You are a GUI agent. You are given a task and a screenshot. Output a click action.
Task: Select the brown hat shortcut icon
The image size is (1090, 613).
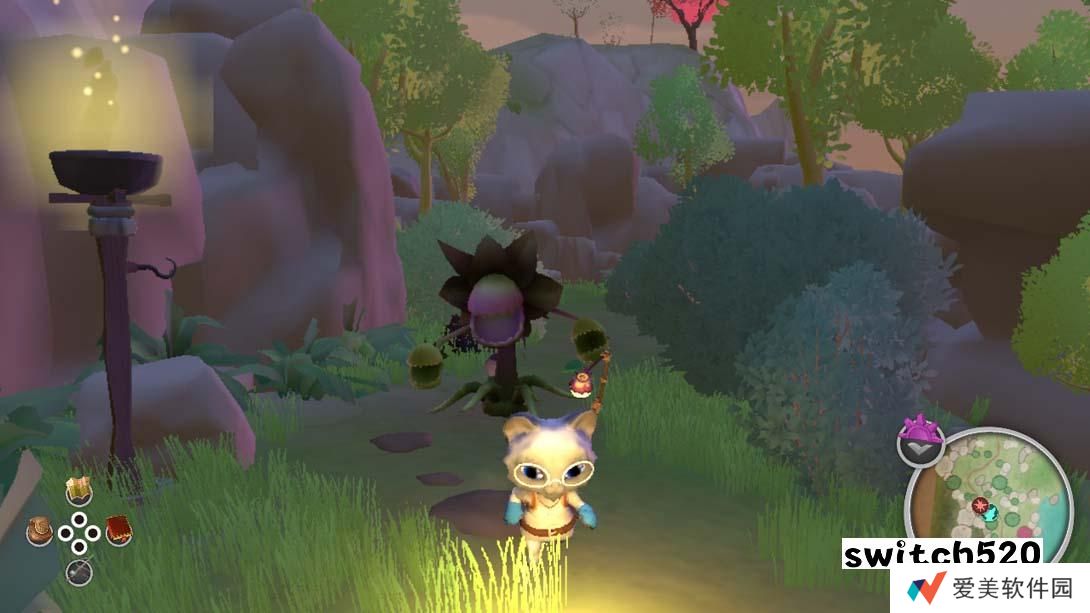[x=40, y=531]
